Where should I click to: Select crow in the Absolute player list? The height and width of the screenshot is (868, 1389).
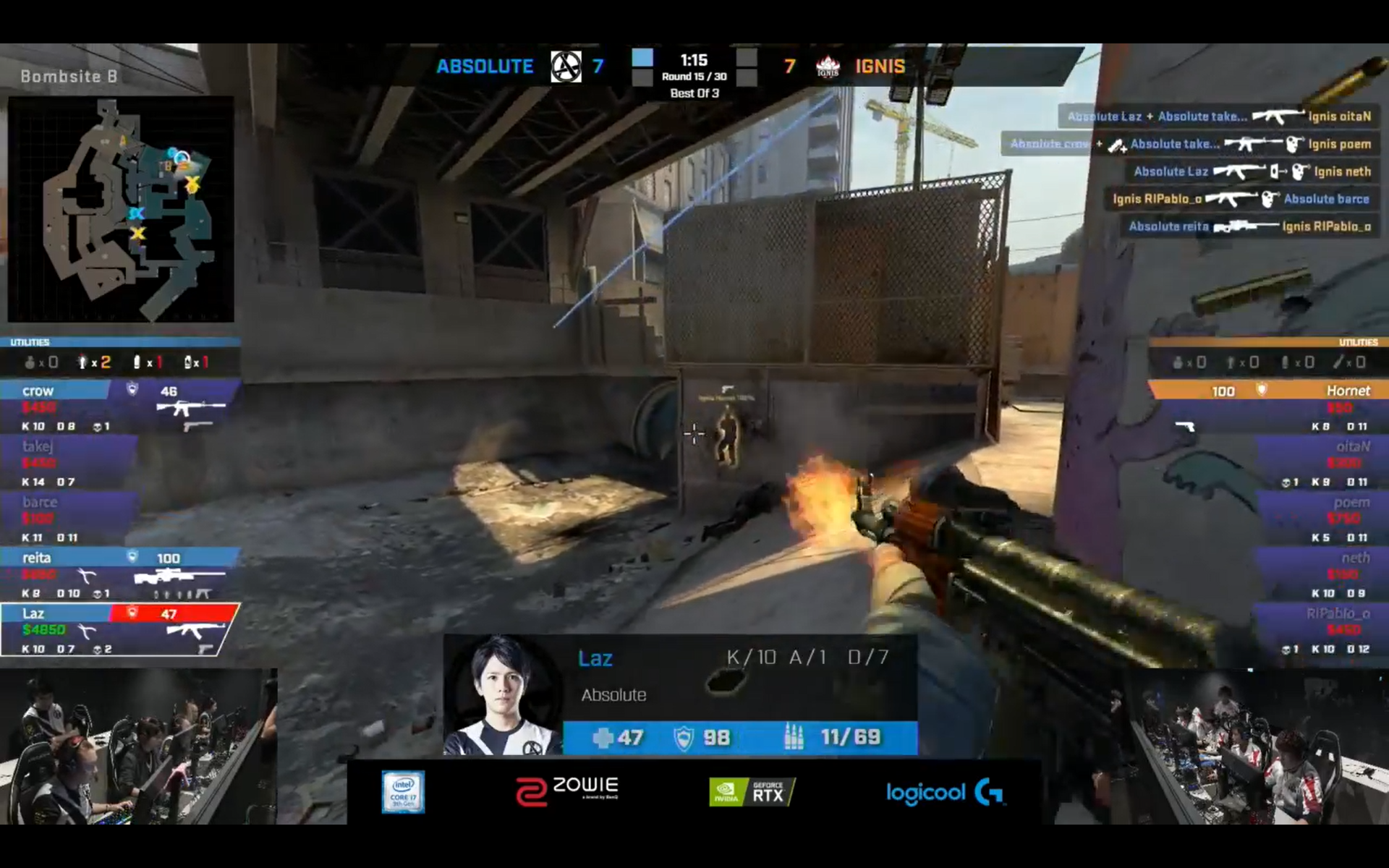(119, 407)
